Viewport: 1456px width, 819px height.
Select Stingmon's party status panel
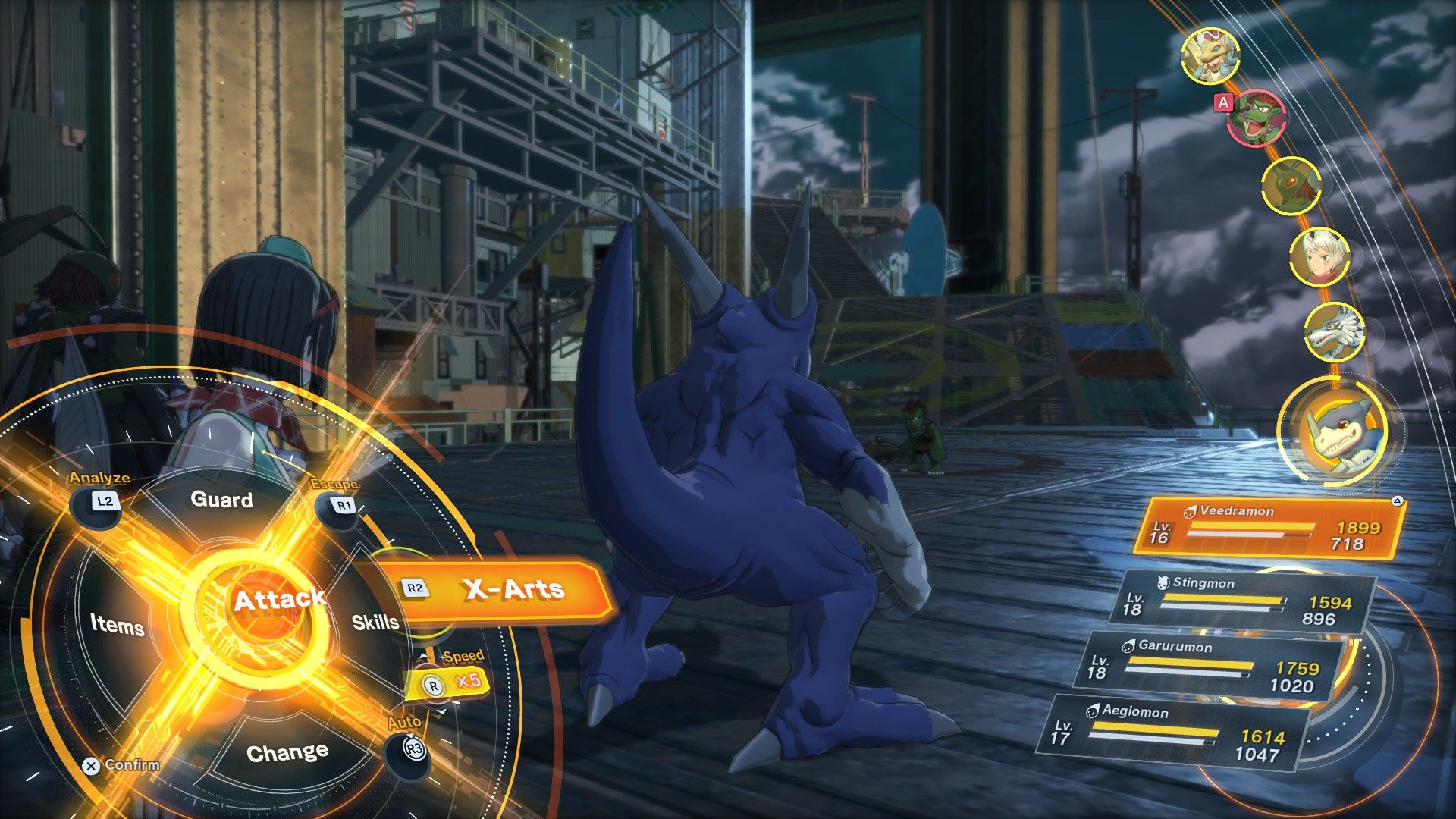click(1243, 601)
